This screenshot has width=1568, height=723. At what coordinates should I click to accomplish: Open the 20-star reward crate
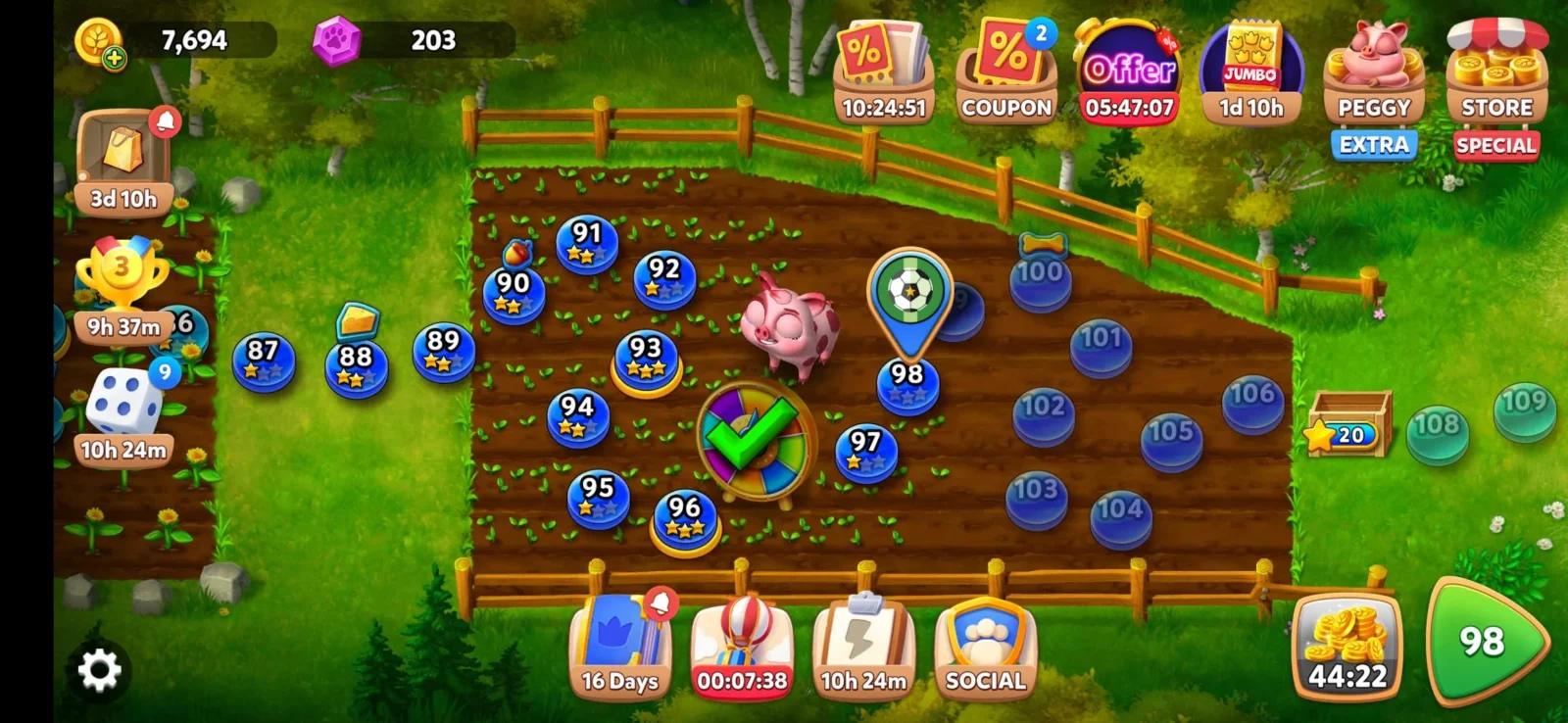pos(1348,425)
